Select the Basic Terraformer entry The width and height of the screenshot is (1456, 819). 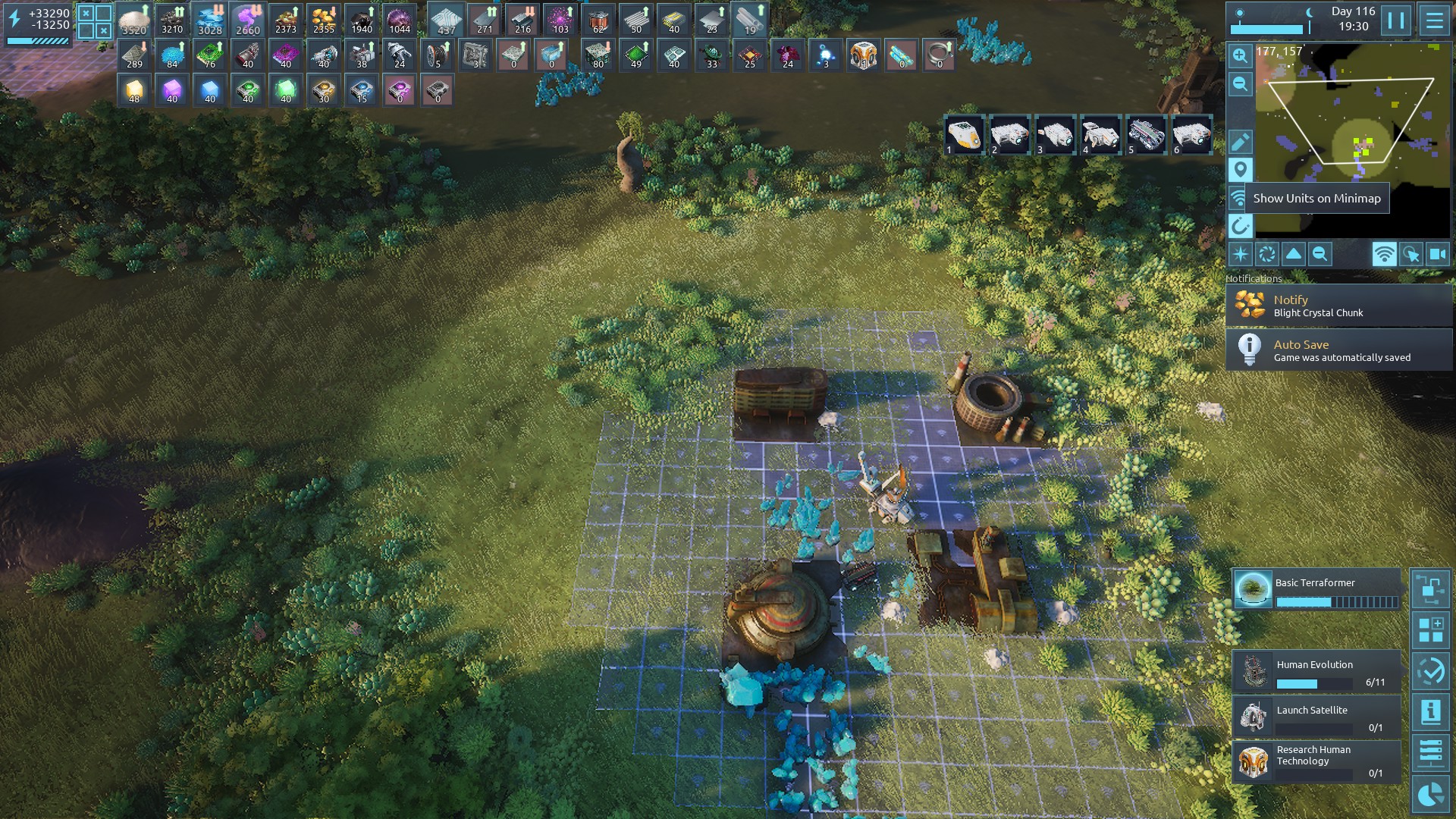[x=1316, y=590]
